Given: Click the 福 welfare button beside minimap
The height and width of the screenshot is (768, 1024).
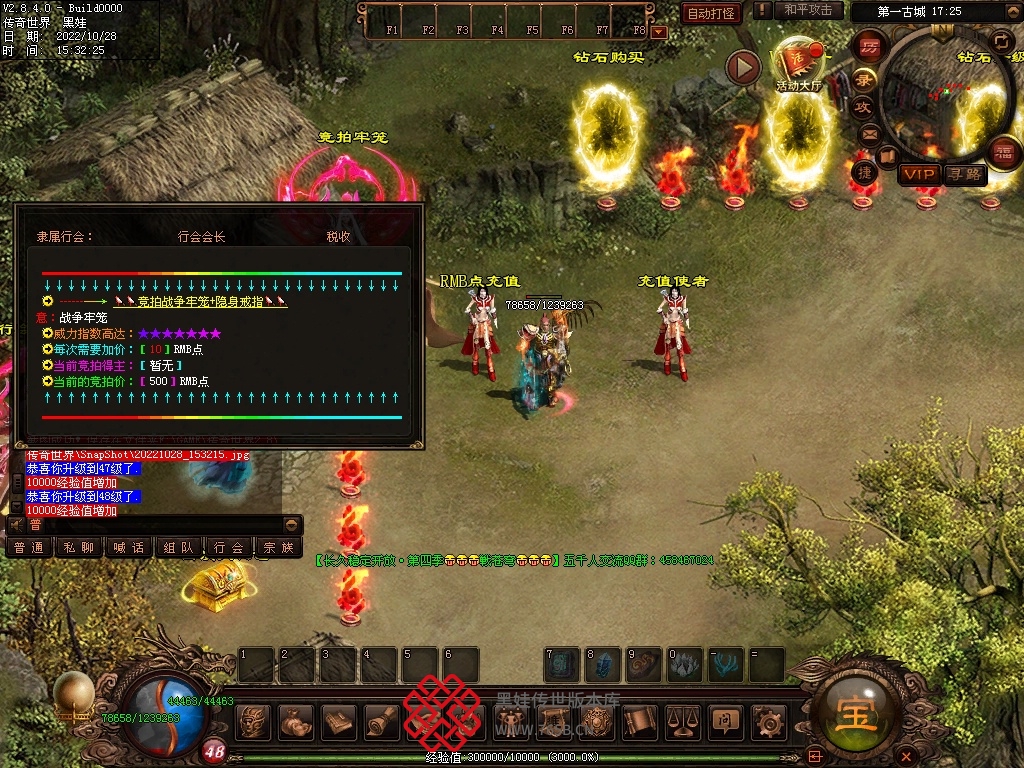Looking at the screenshot, I should [x=1002, y=153].
